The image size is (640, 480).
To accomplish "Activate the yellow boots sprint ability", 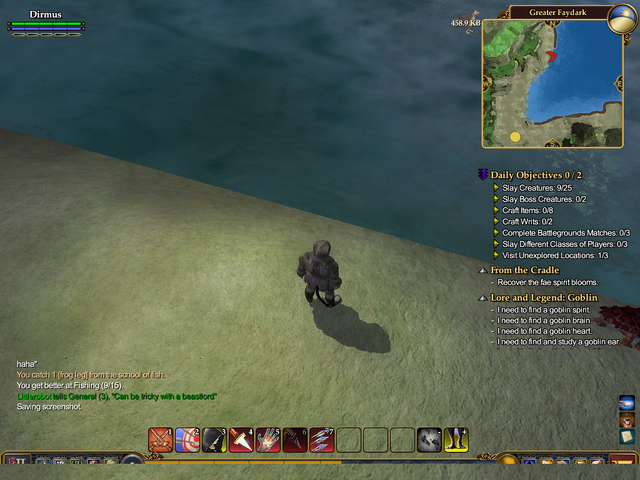I will (x=456, y=439).
